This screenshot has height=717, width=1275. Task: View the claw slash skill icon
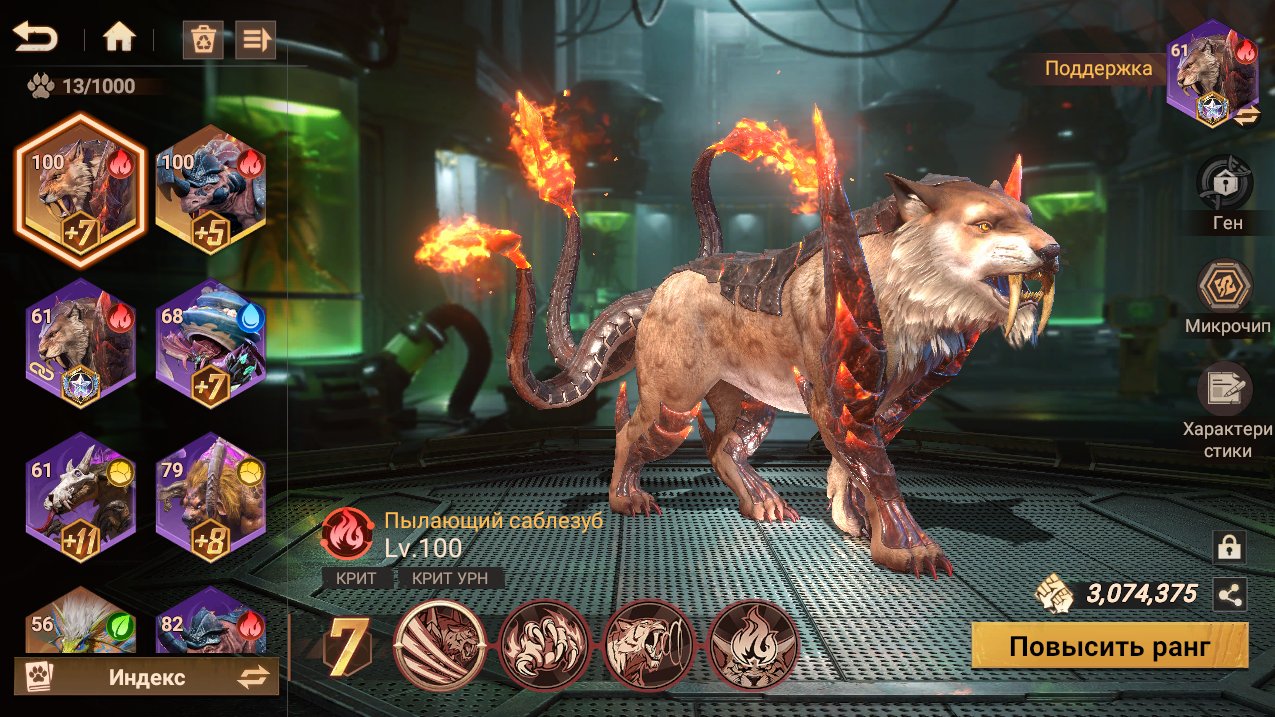pos(441,643)
